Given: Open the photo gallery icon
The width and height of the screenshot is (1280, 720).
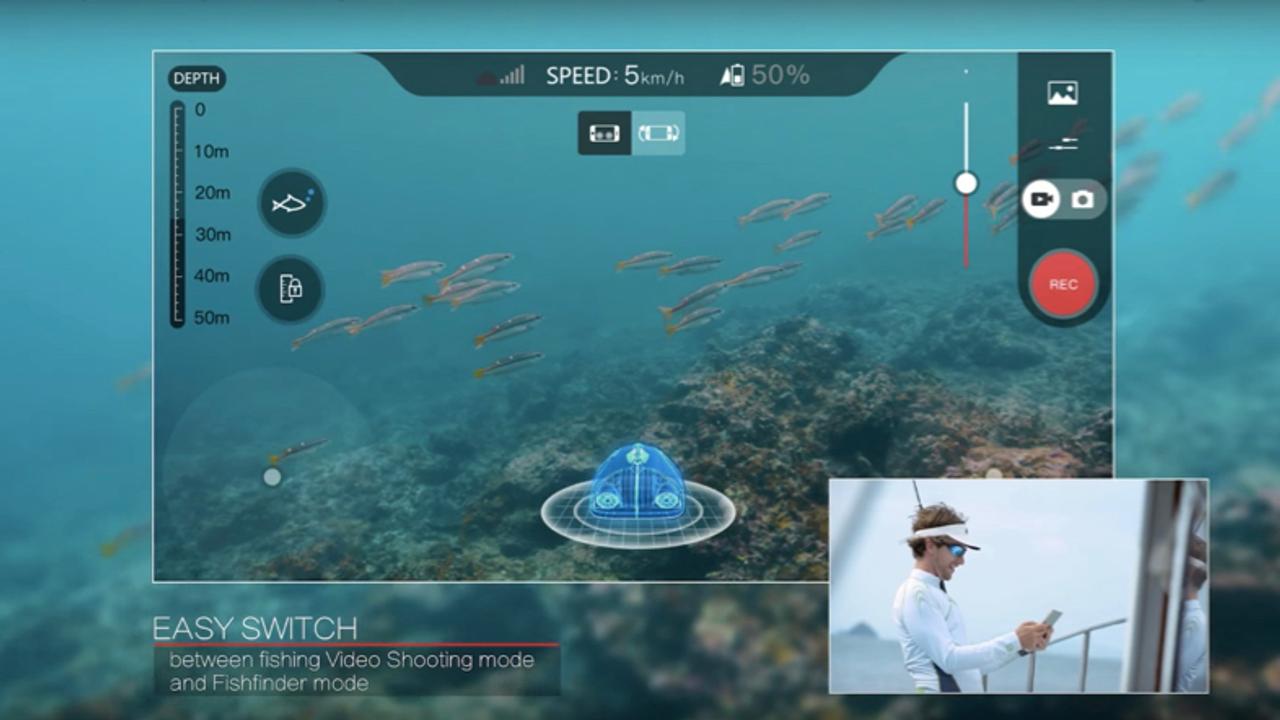Looking at the screenshot, I should [x=1062, y=93].
